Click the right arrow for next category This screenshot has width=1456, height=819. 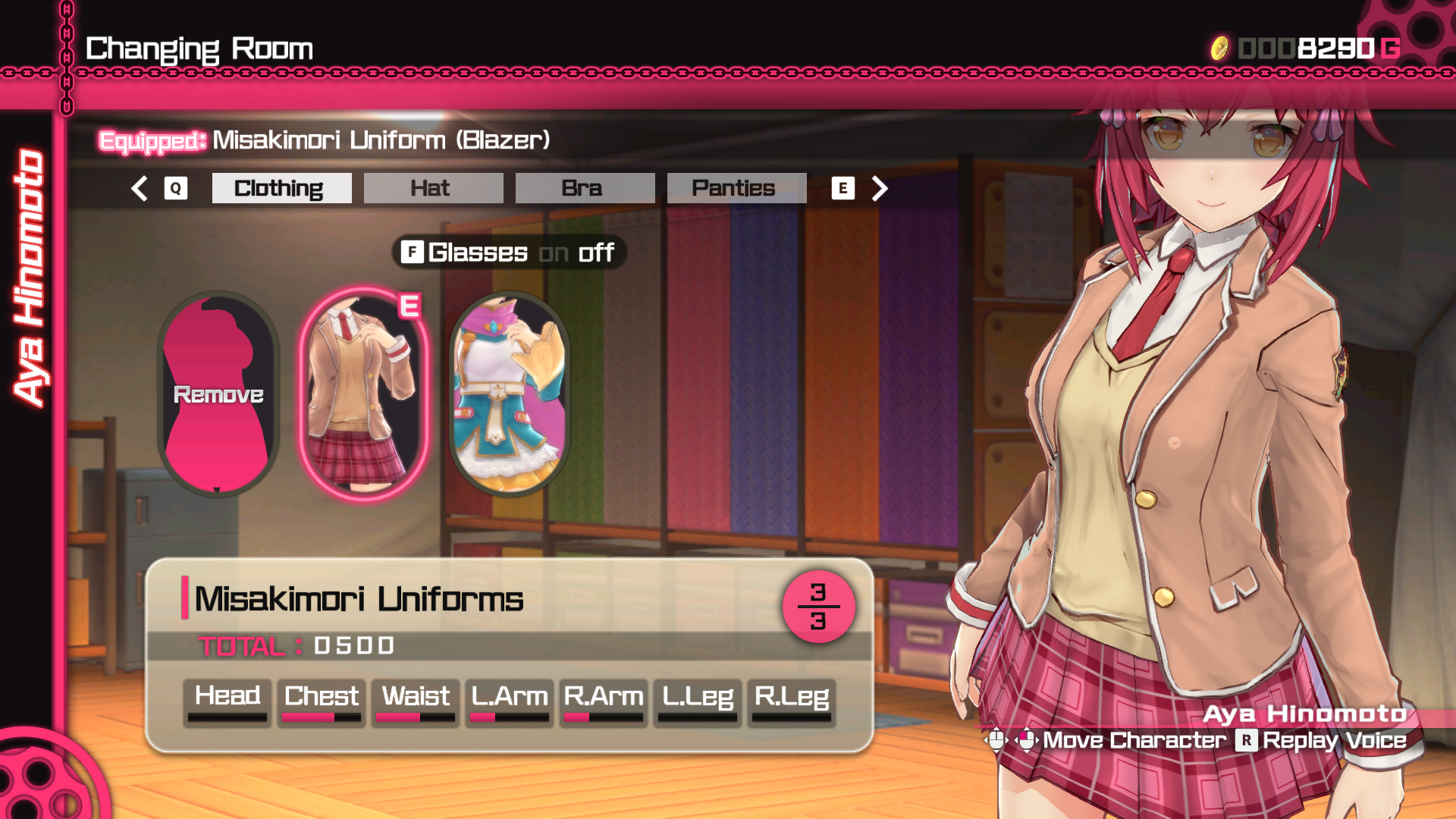879,188
